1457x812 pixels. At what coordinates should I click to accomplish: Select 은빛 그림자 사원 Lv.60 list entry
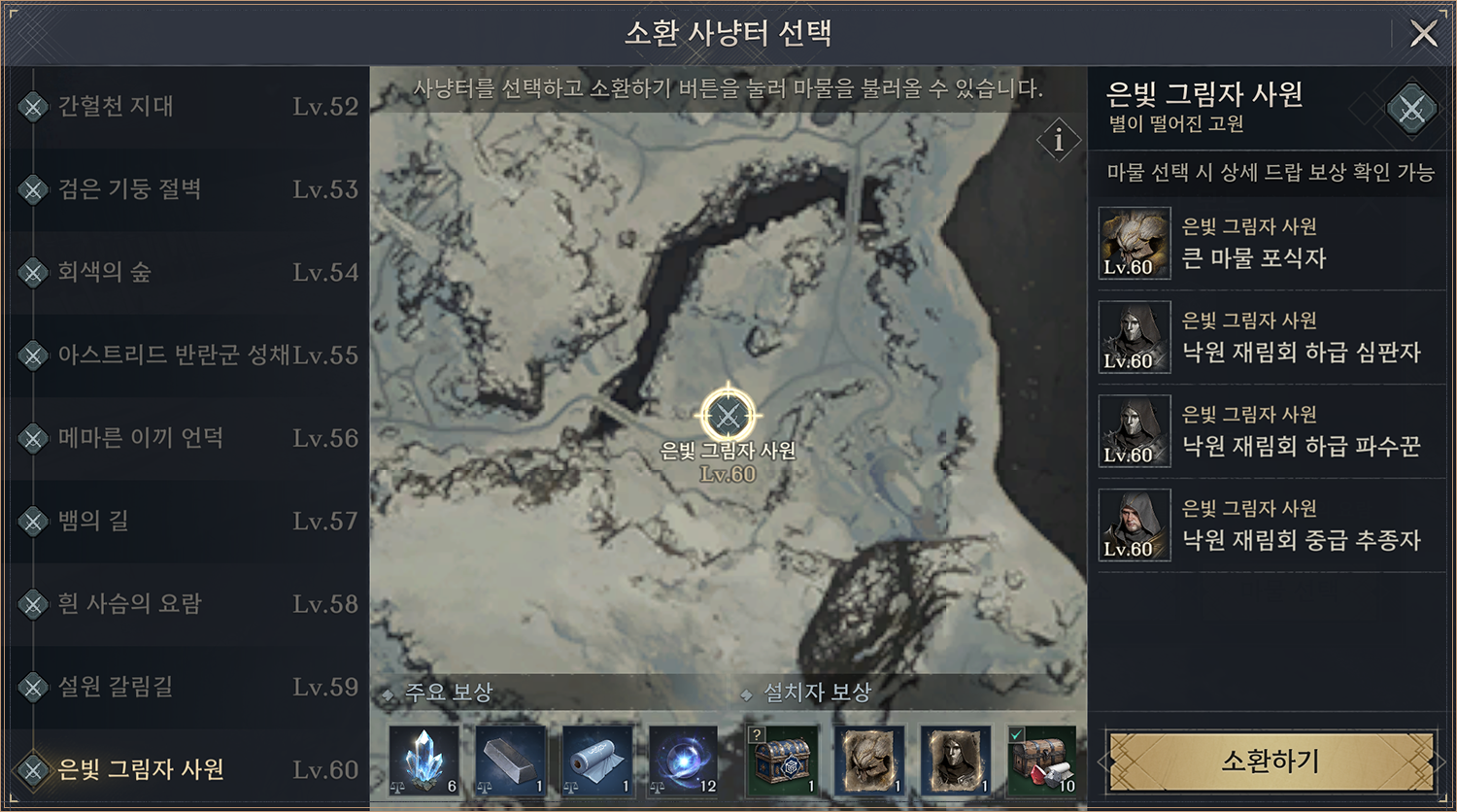pos(185,769)
